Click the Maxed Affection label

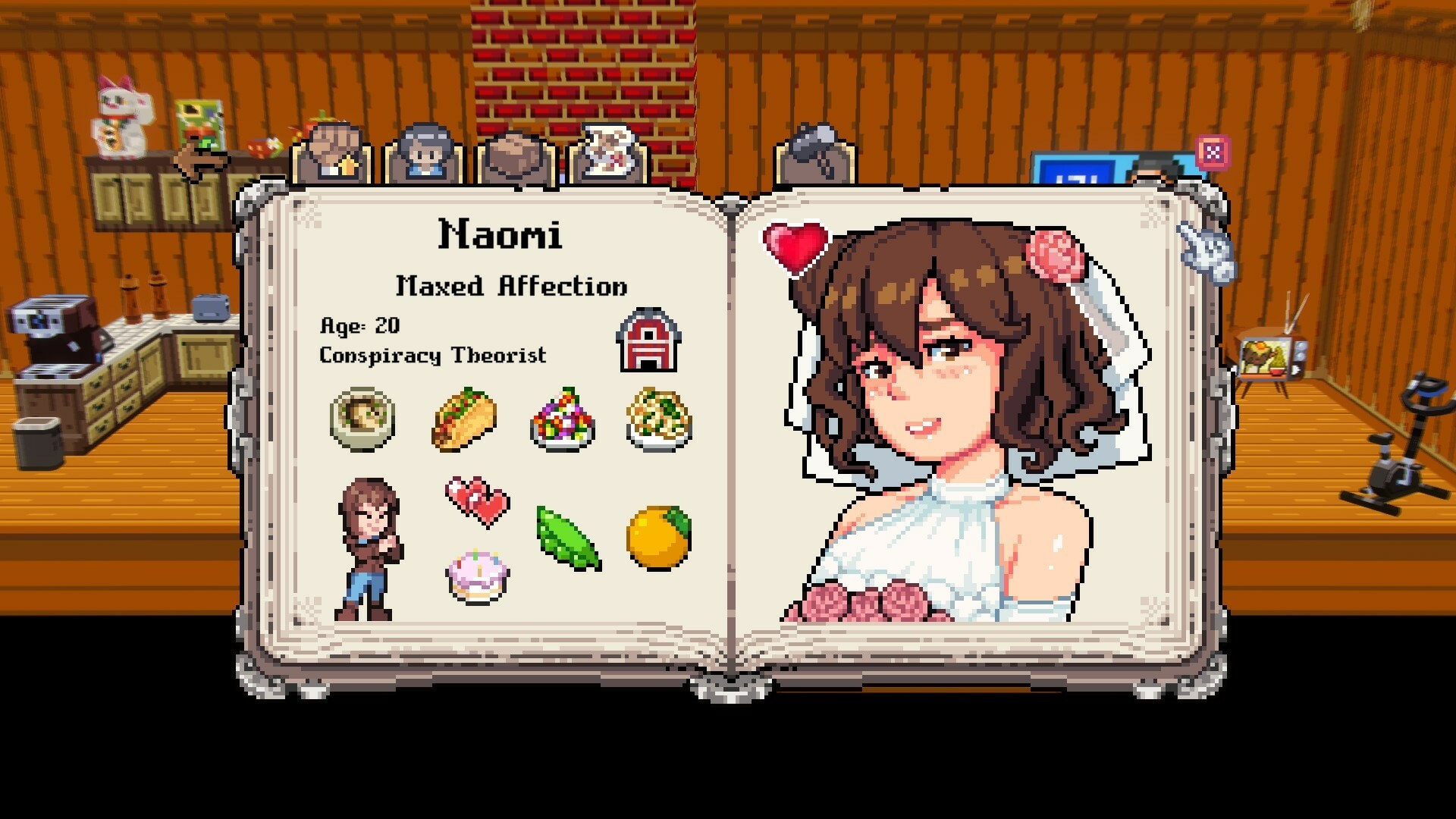tap(510, 287)
